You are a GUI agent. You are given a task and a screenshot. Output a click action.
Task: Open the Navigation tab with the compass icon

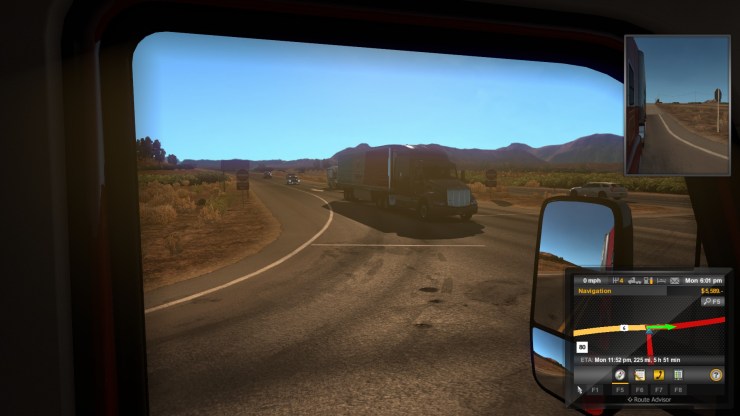620,374
